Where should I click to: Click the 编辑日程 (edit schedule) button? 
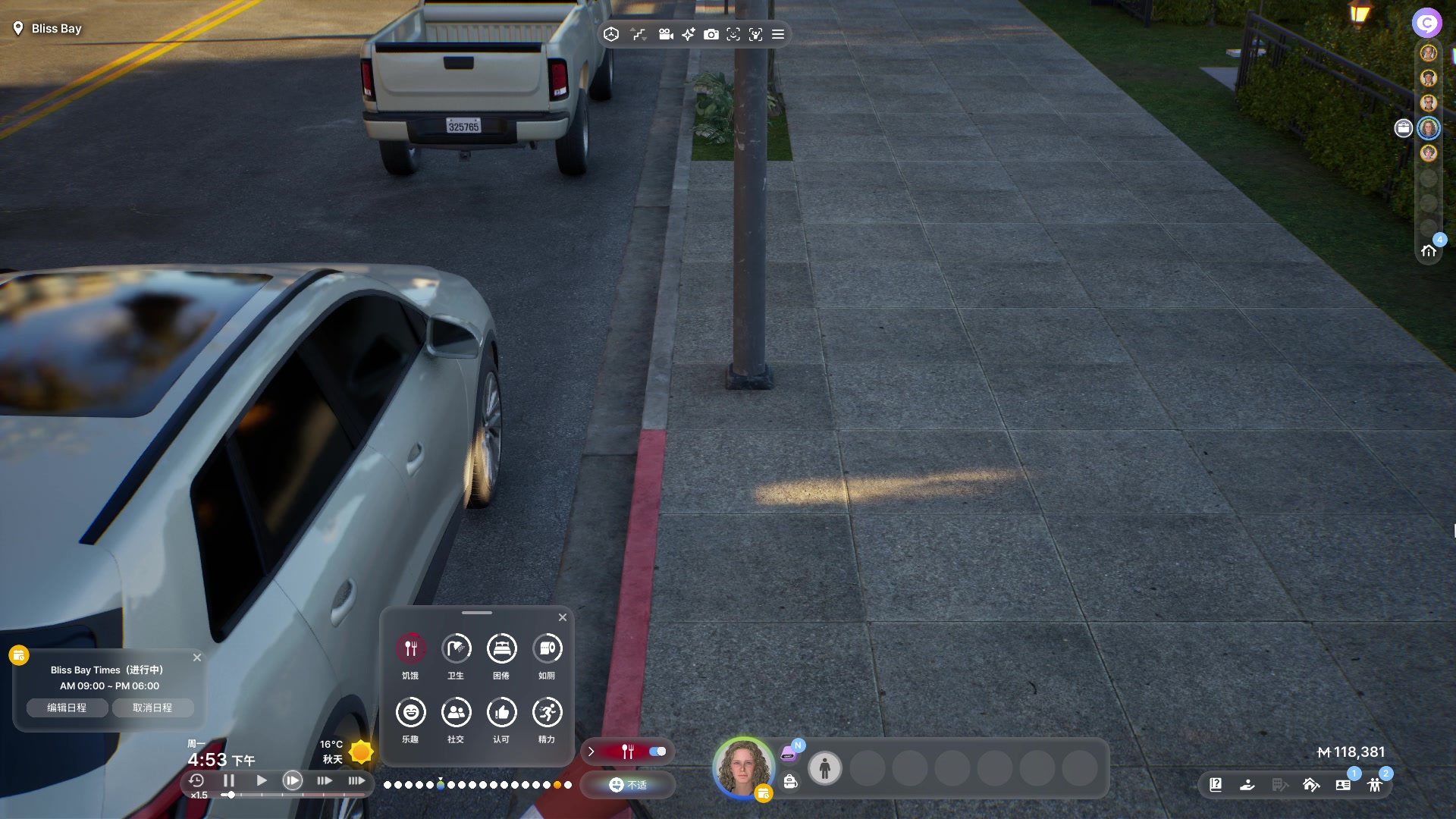tap(67, 708)
